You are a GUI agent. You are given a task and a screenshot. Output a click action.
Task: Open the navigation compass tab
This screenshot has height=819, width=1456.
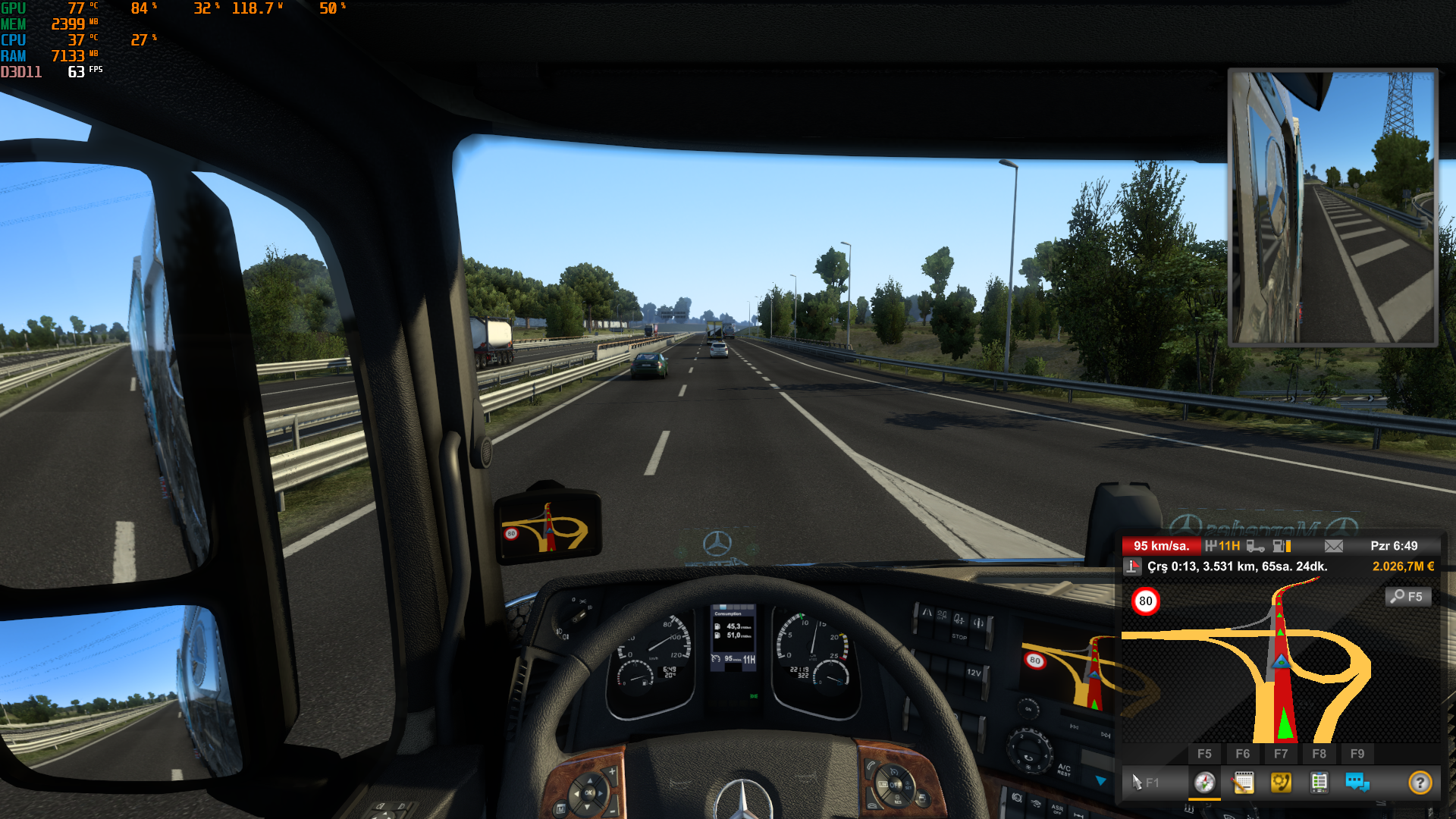point(1204,782)
